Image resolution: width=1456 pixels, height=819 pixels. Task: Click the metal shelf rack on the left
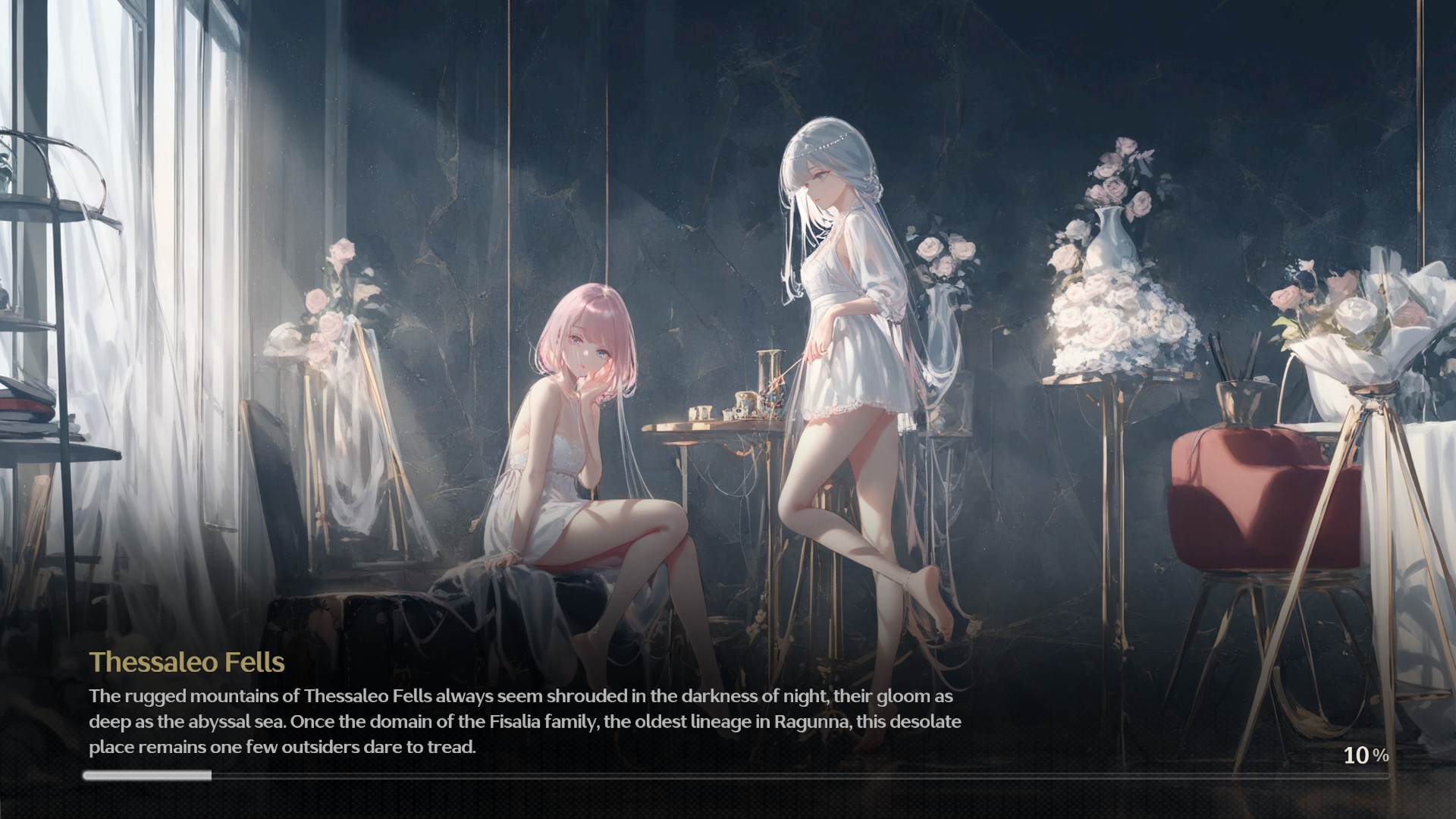45,303
